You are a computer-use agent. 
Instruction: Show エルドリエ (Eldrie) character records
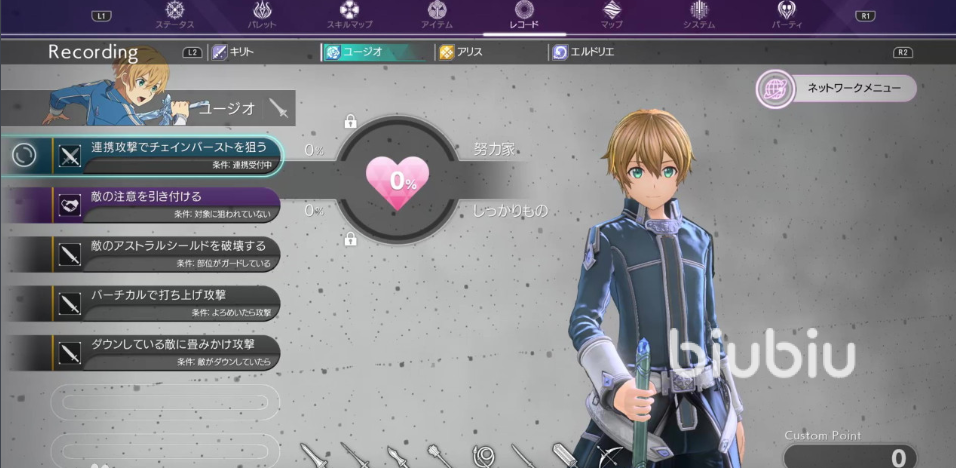click(x=592, y=52)
